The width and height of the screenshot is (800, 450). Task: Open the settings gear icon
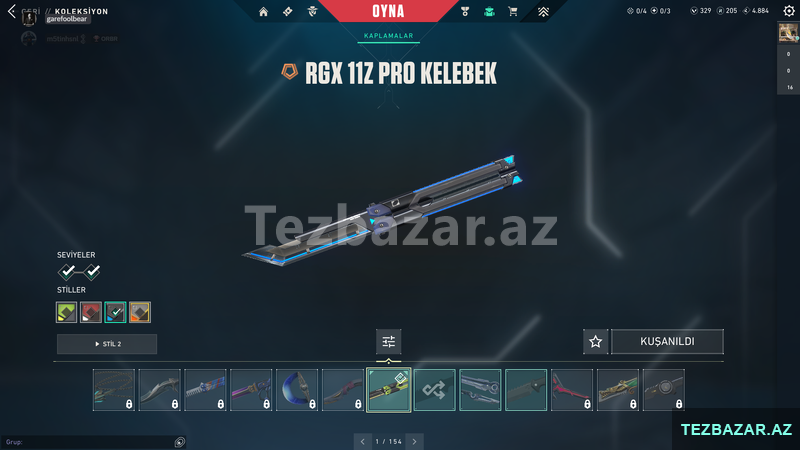(x=789, y=11)
